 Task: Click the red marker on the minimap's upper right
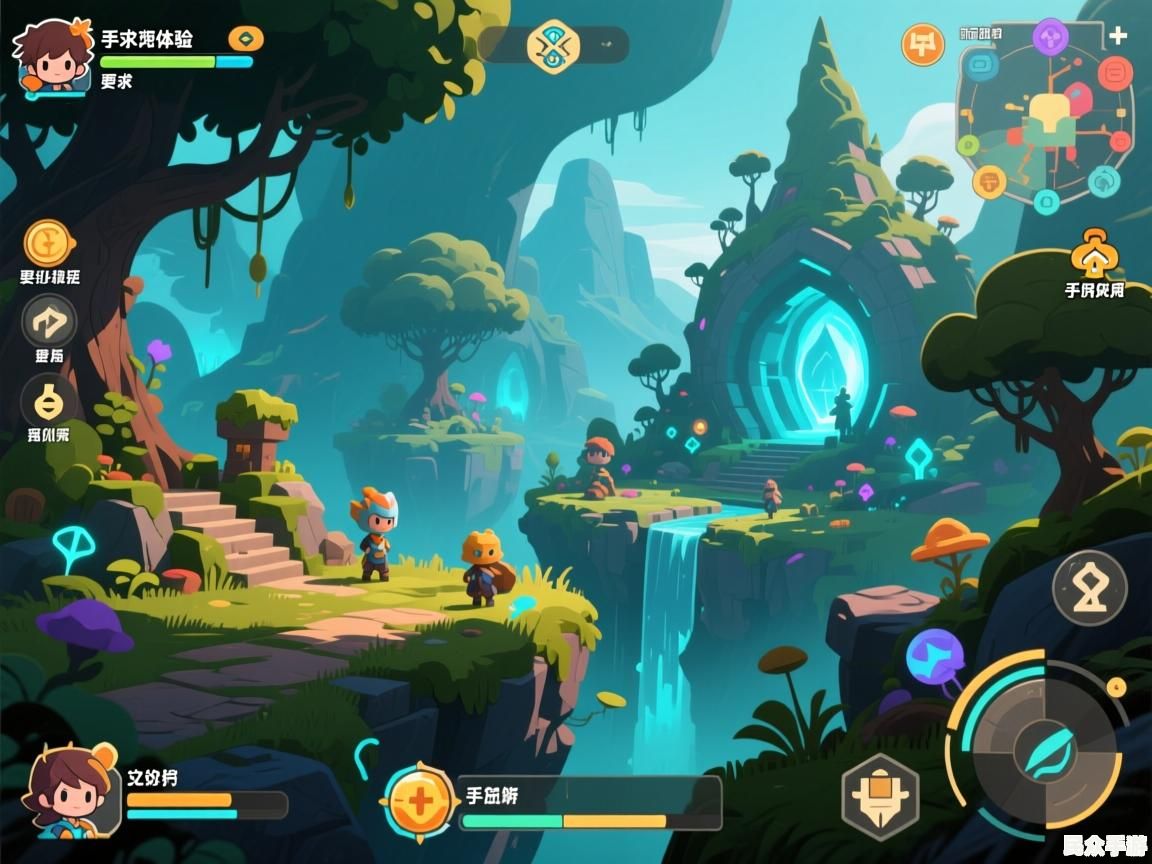point(1114,73)
